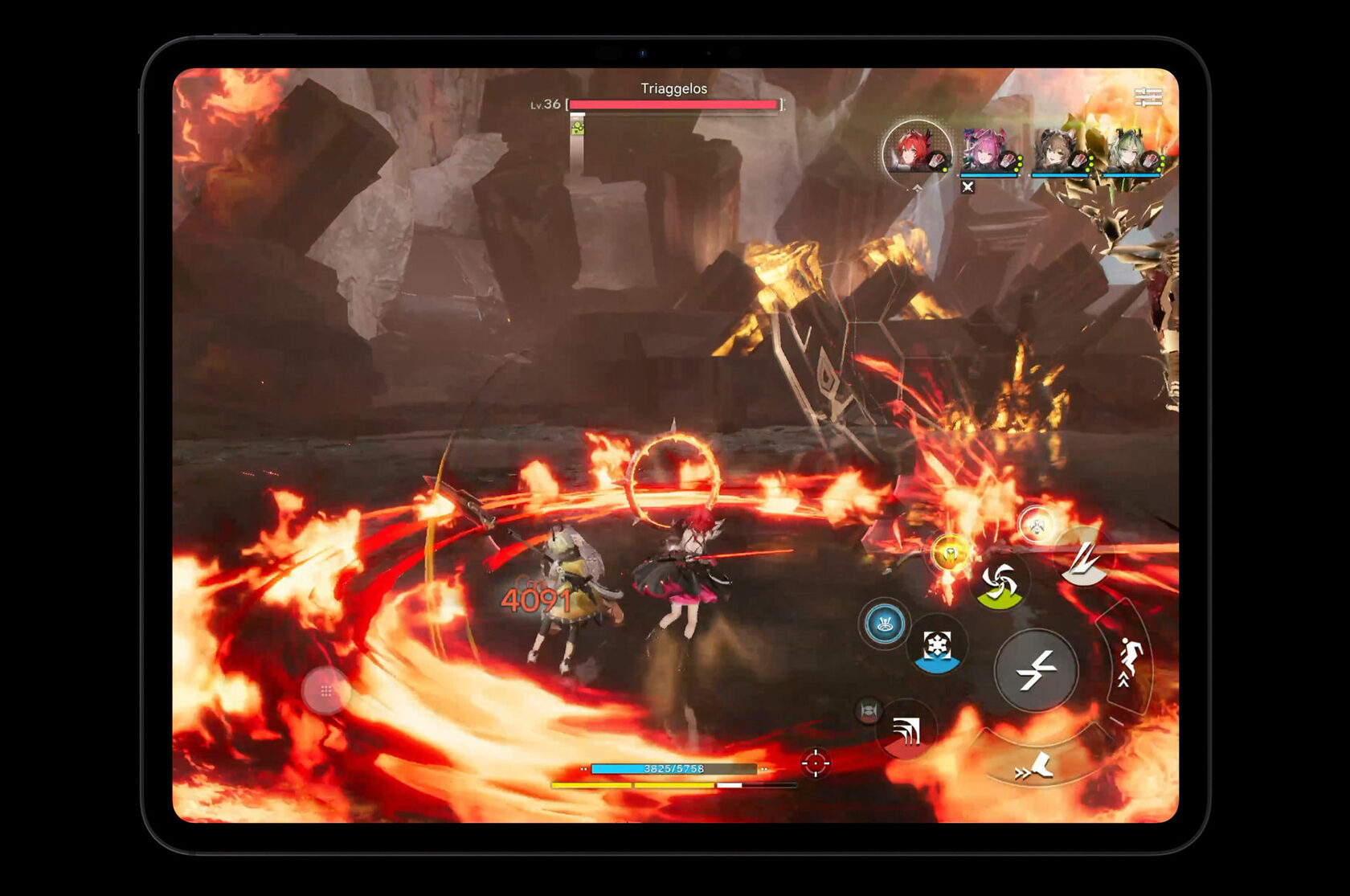This screenshot has width=1350, height=896.
Task: Activate the blue snowflake skill
Action: pyautogui.click(x=938, y=647)
